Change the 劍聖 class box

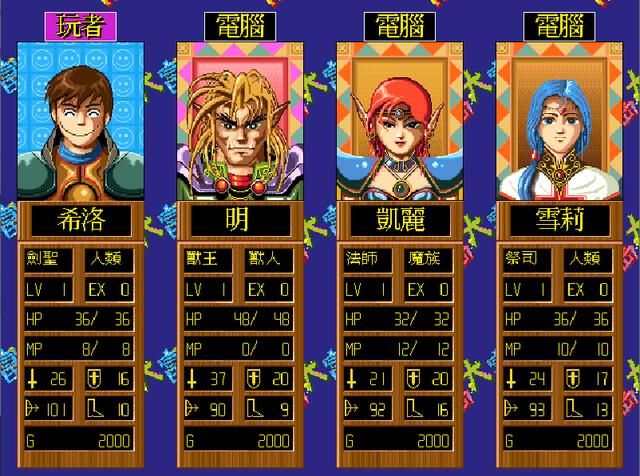pyautogui.click(x=50, y=260)
